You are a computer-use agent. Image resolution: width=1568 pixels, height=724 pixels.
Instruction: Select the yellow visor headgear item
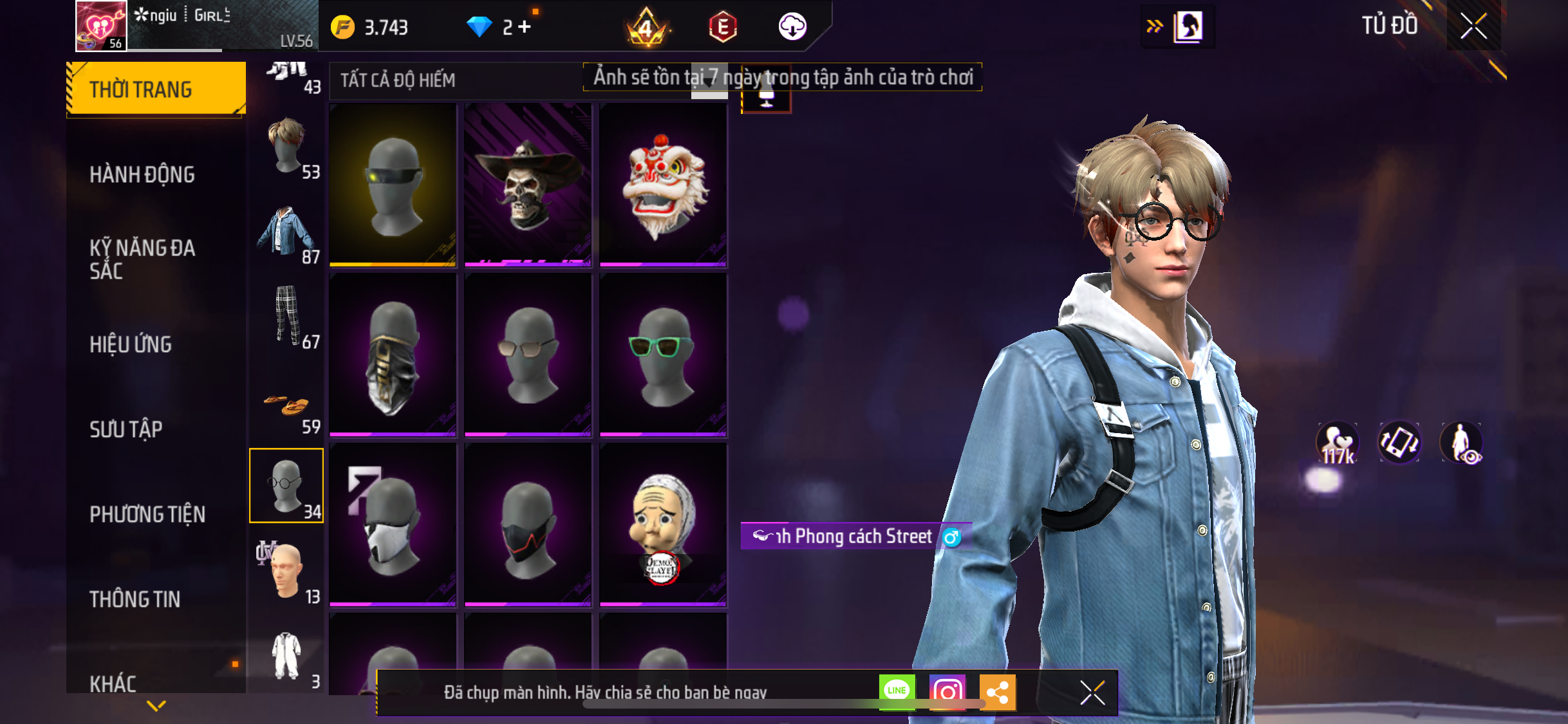[393, 185]
